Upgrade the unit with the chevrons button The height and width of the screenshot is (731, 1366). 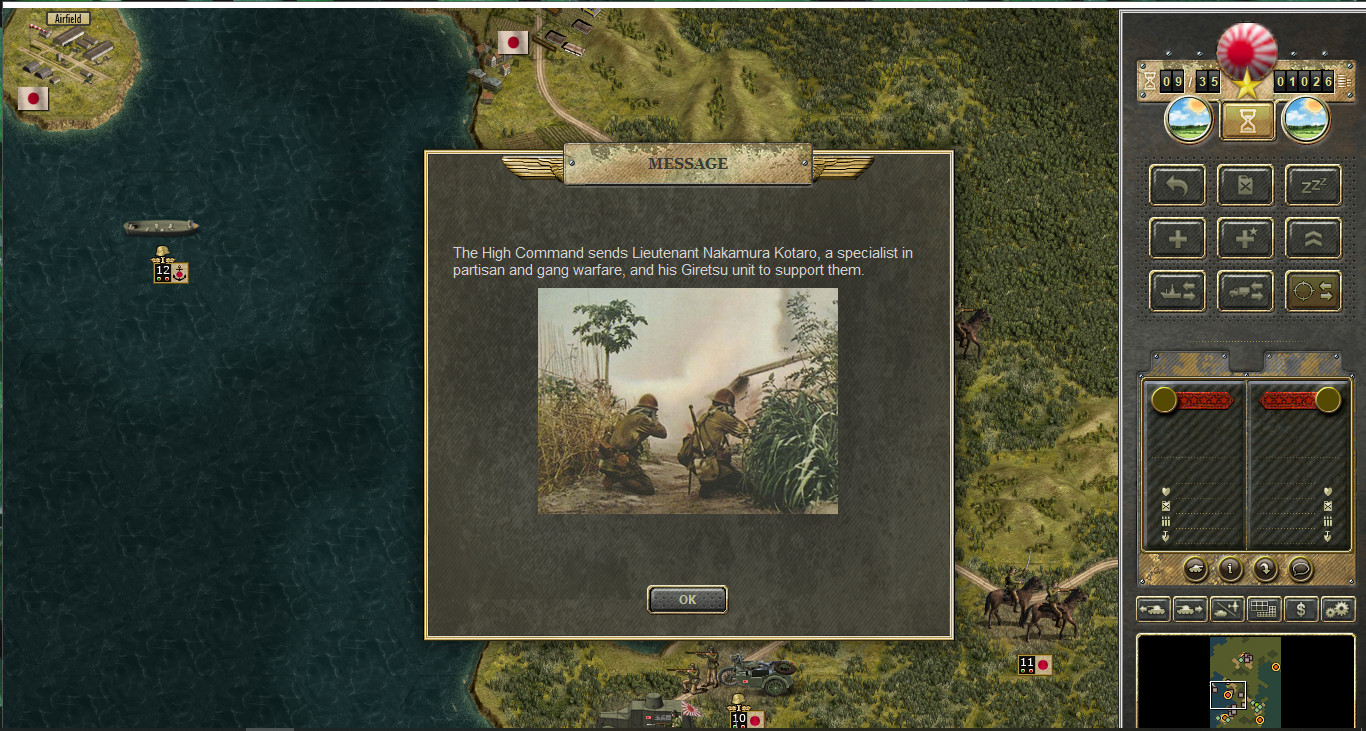click(1312, 238)
